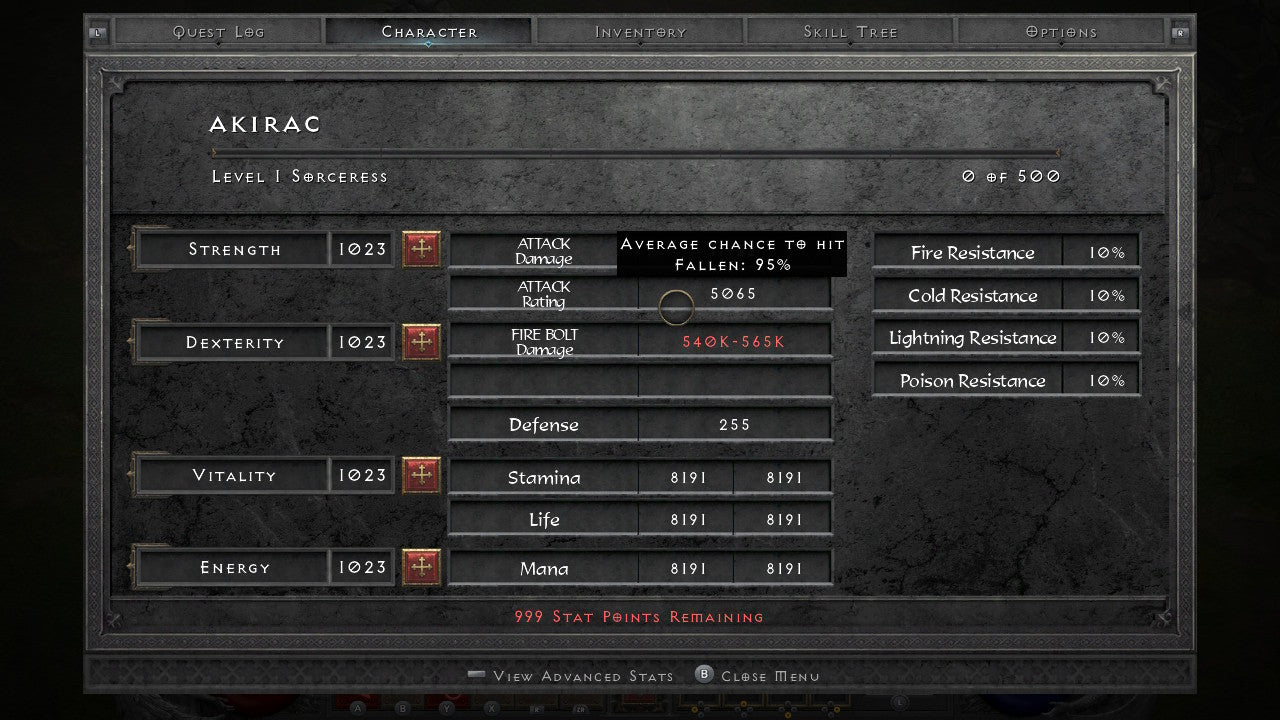This screenshot has width=1280, height=720.
Task: Click the minus key icon before View Advanced Stats
Action: (475, 676)
